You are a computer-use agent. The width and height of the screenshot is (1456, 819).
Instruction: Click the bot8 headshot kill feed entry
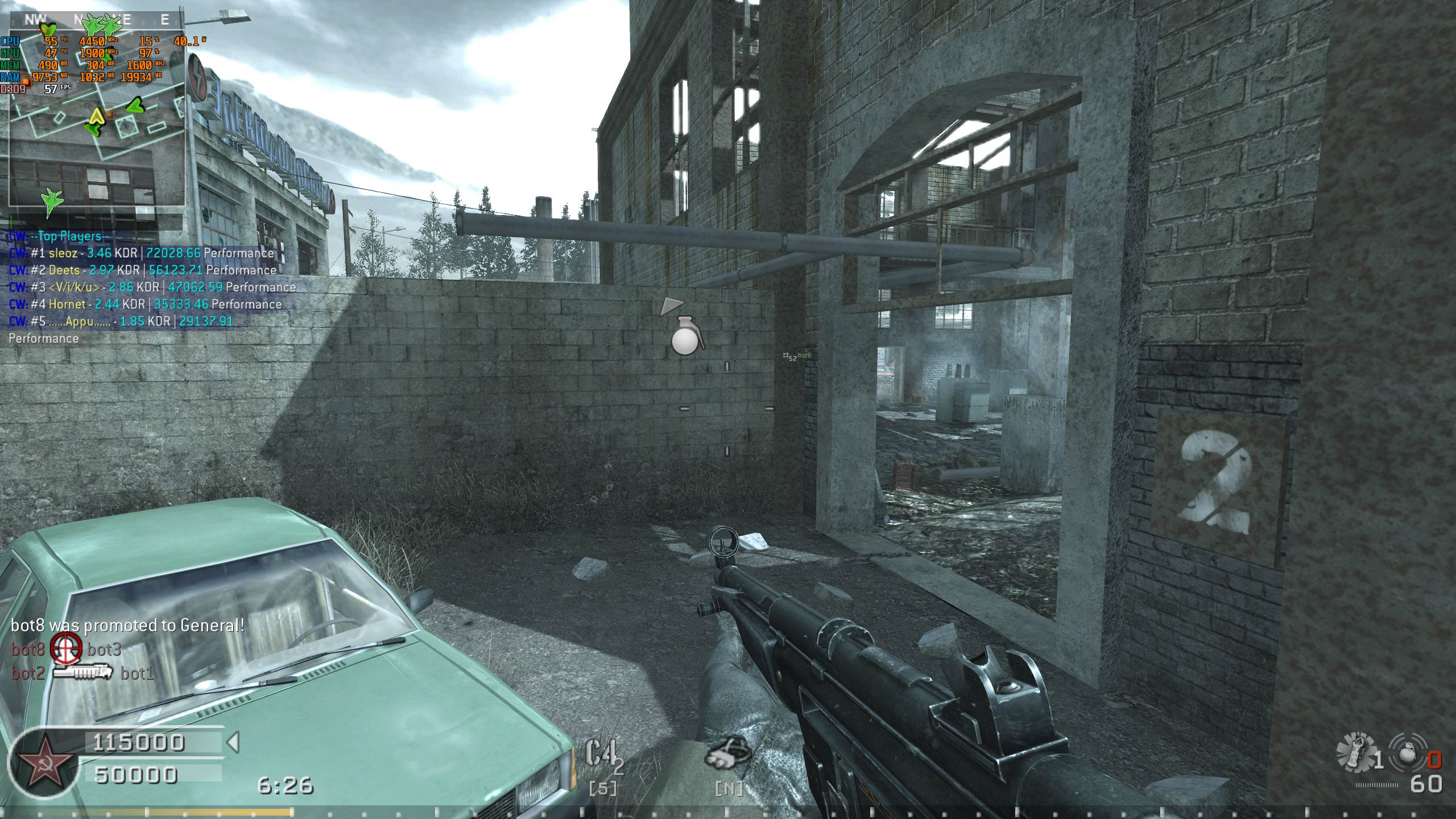pos(66,649)
